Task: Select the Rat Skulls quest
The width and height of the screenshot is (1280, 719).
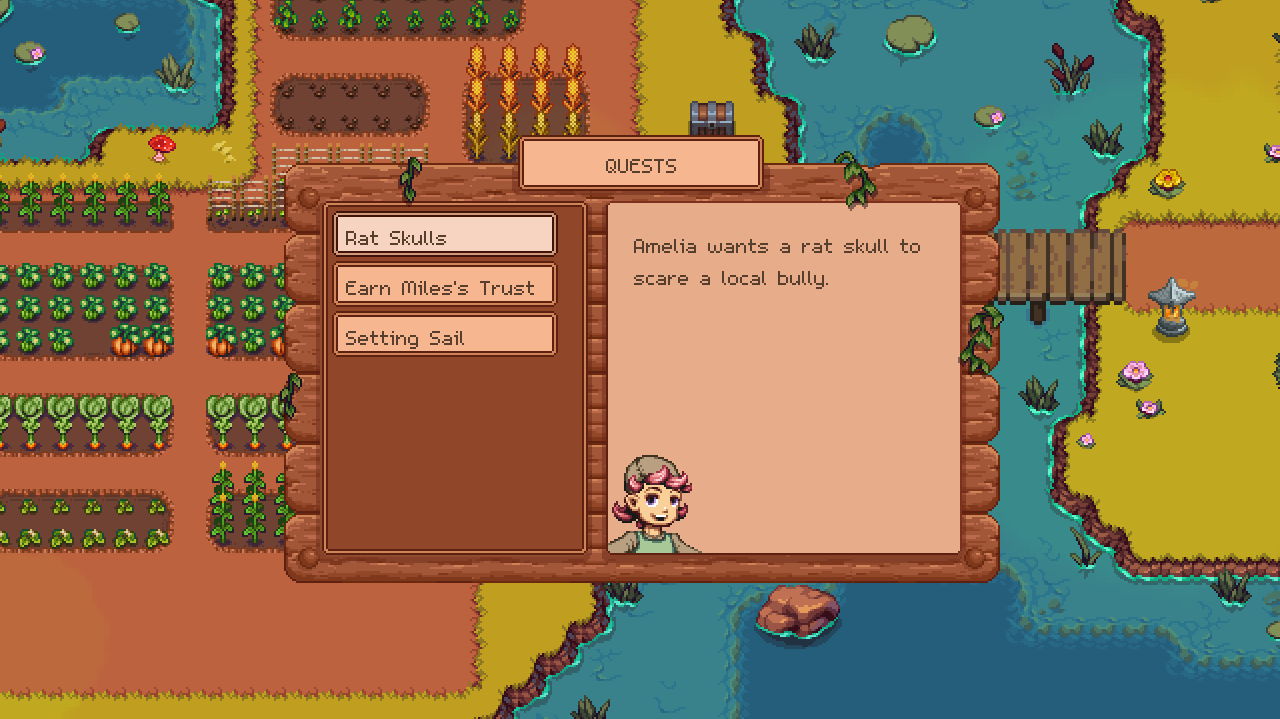Action: [444, 236]
